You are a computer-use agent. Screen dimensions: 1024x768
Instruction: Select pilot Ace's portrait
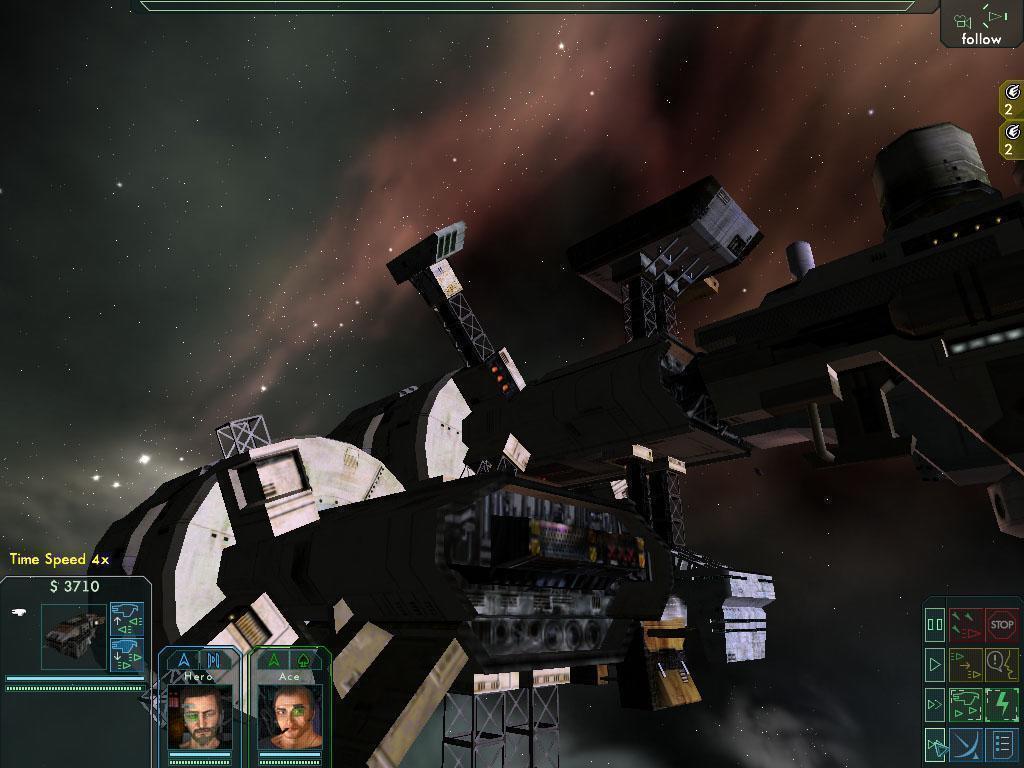coord(289,718)
